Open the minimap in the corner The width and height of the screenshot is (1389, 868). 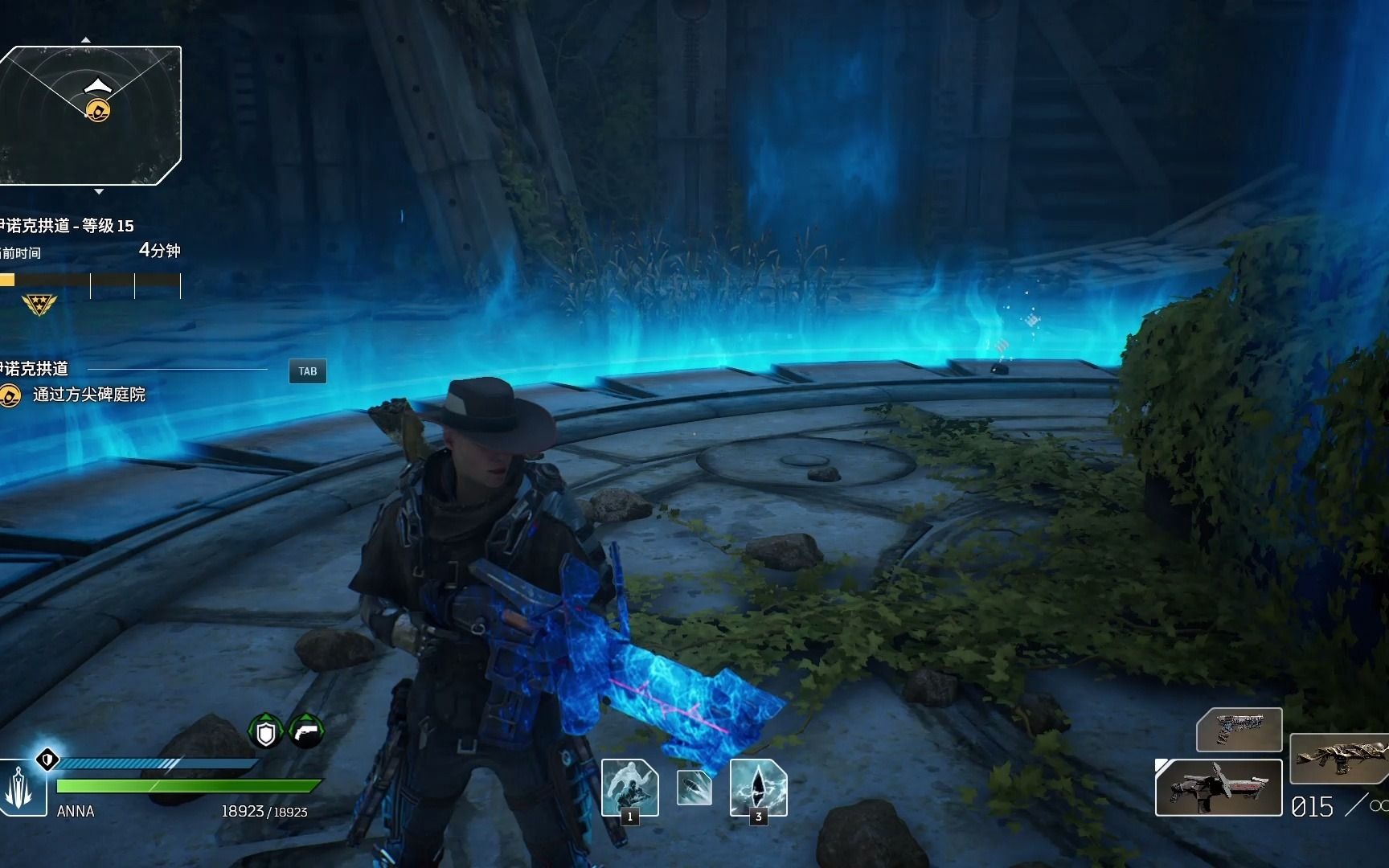click(90, 116)
